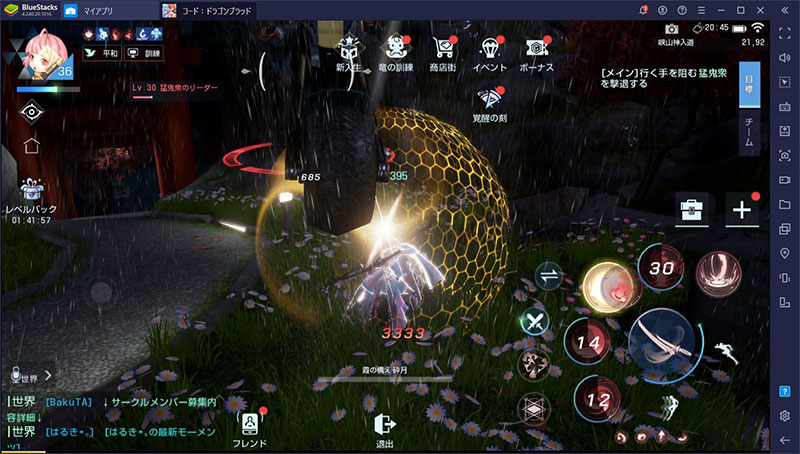Select the 目標 objectives tab
The width and height of the screenshot is (800, 454).
pos(749,84)
